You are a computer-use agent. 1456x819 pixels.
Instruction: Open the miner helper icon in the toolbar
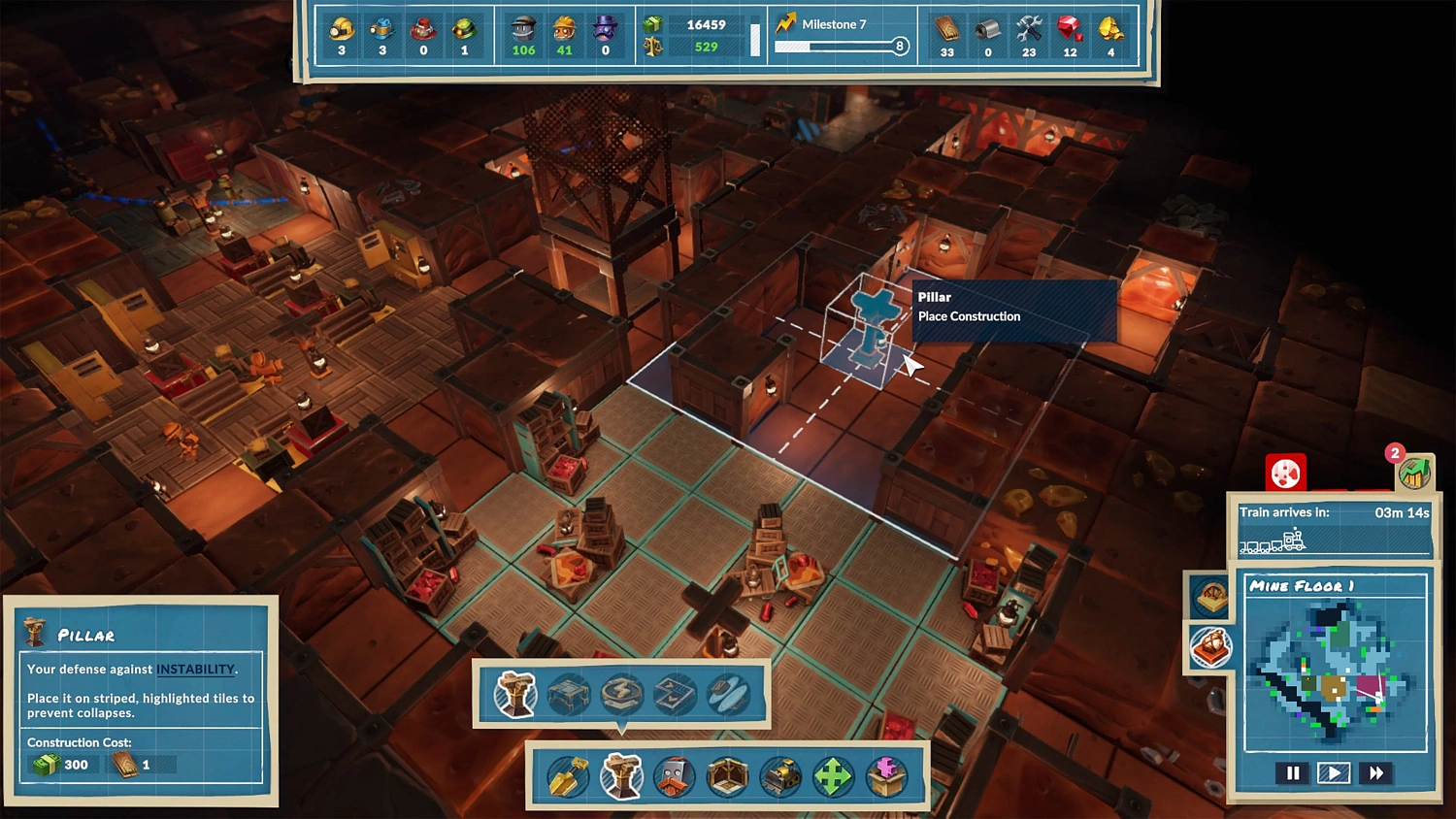[x=675, y=776]
